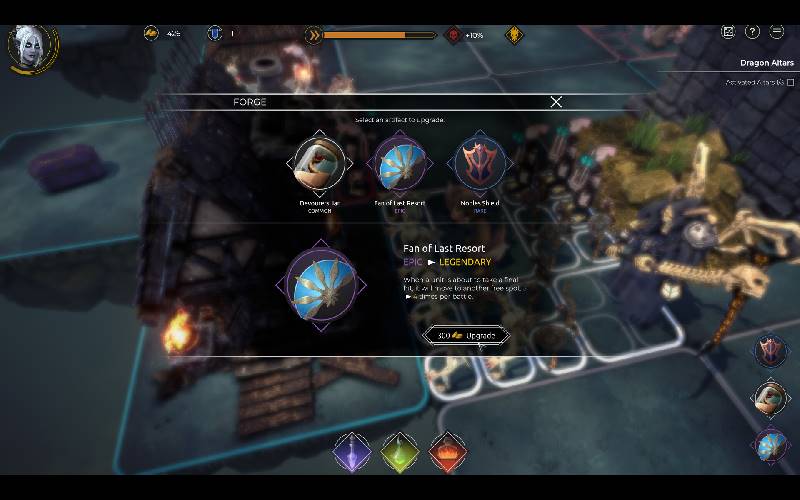Click the red skull threat icon
The width and height of the screenshot is (800, 500).
(x=453, y=35)
